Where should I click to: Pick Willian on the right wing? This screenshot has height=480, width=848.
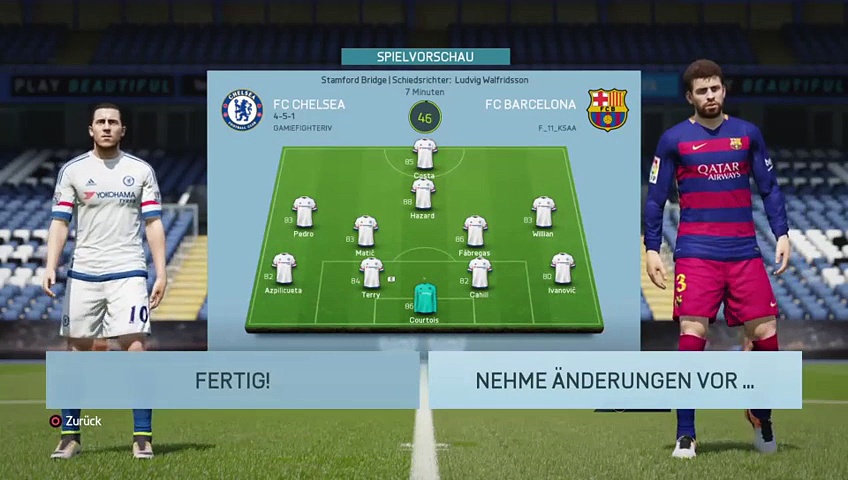[x=543, y=212]
